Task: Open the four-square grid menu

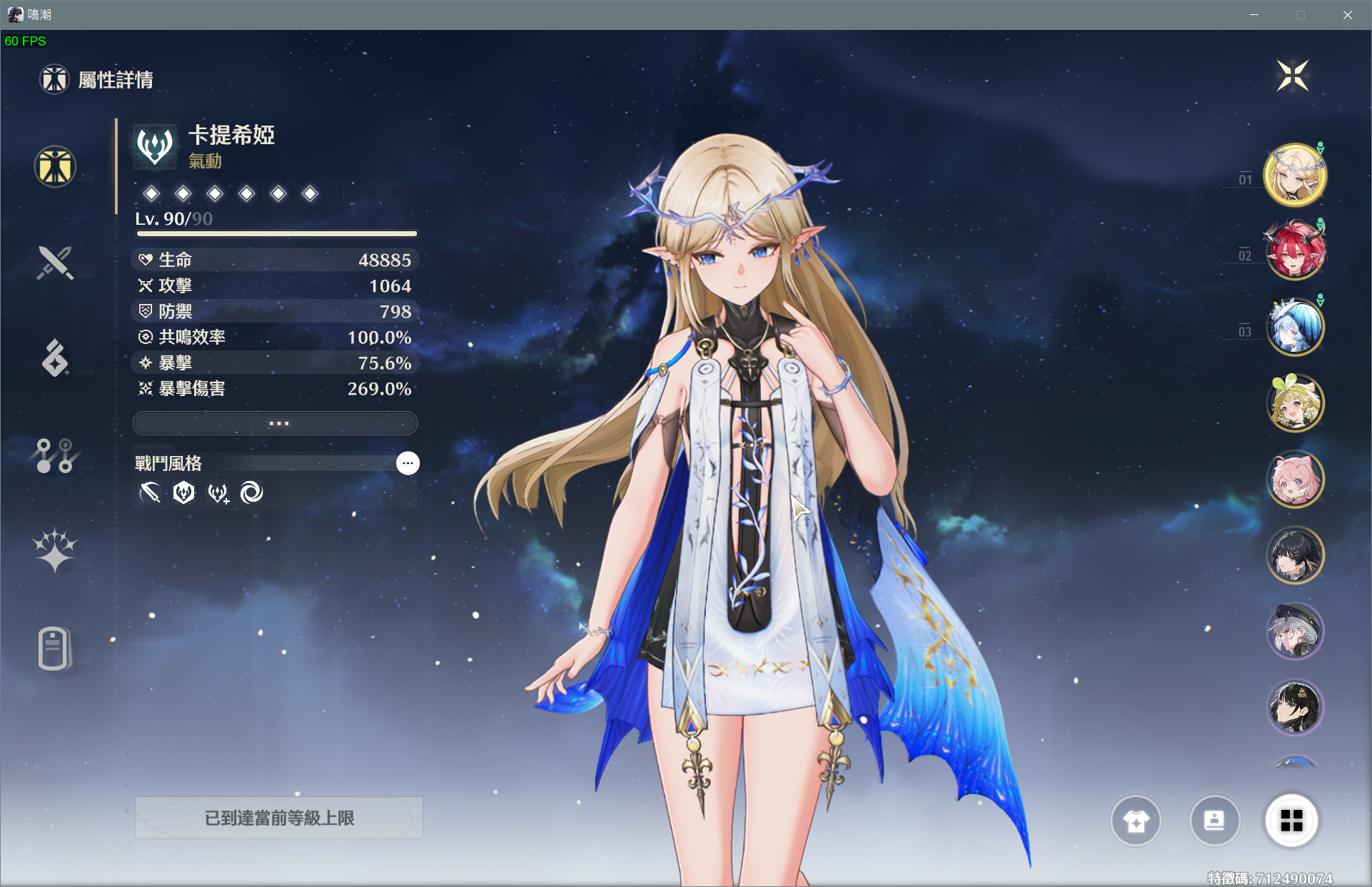Action: point(1291,821)
